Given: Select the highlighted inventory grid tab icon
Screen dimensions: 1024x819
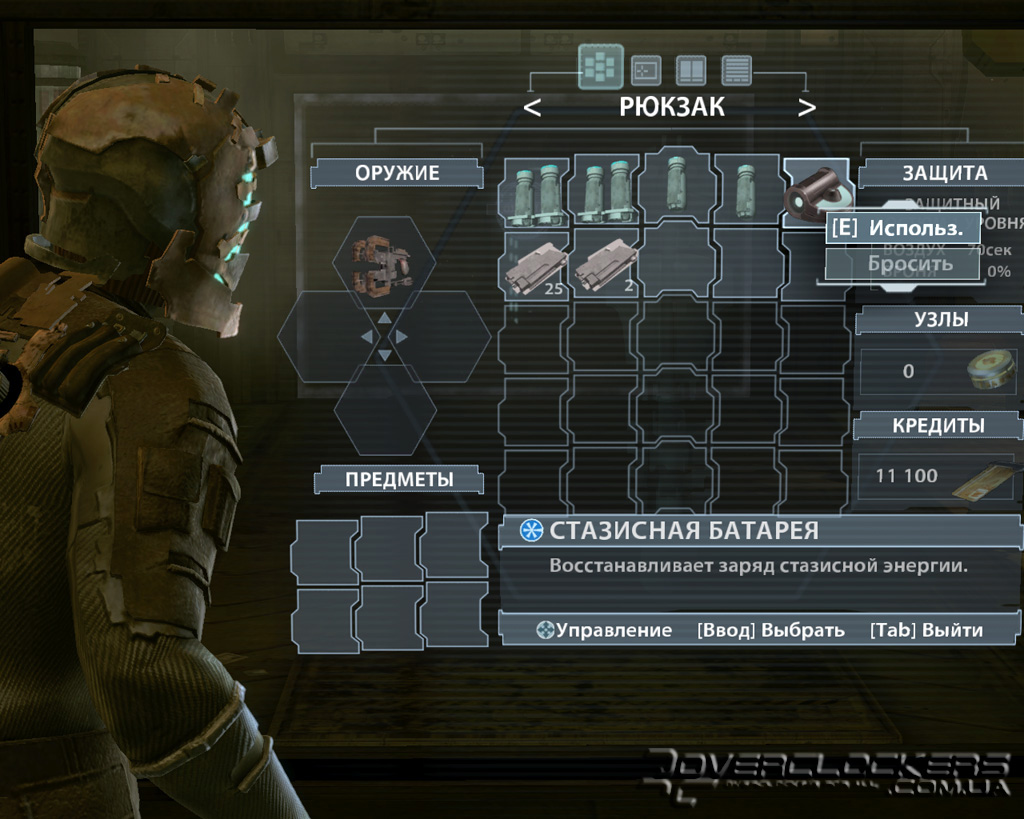Looking at the screenshot, I should (x=600, y=67).
